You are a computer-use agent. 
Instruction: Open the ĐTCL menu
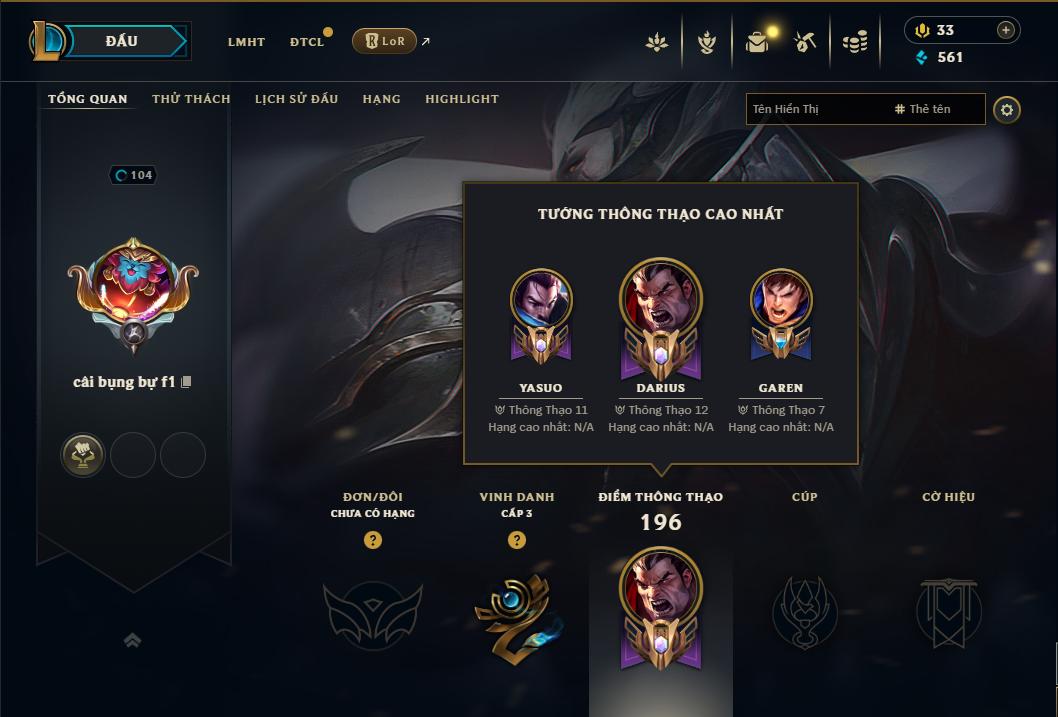[307, 42]
